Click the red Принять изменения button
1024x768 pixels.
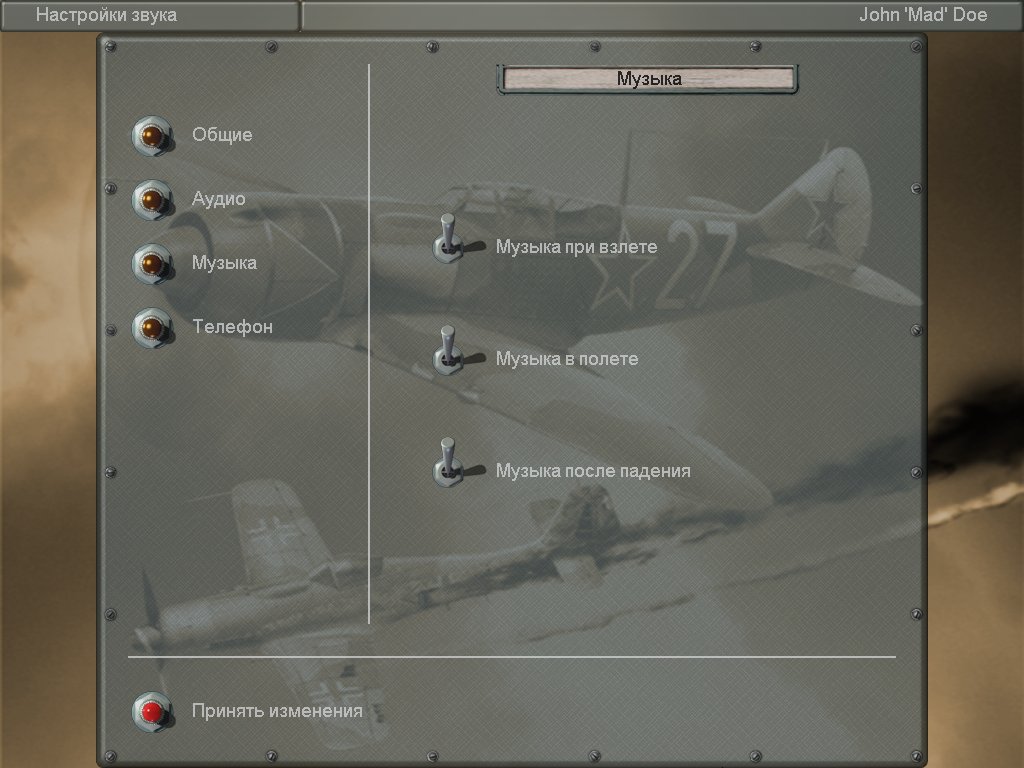(x=152, y=712)
